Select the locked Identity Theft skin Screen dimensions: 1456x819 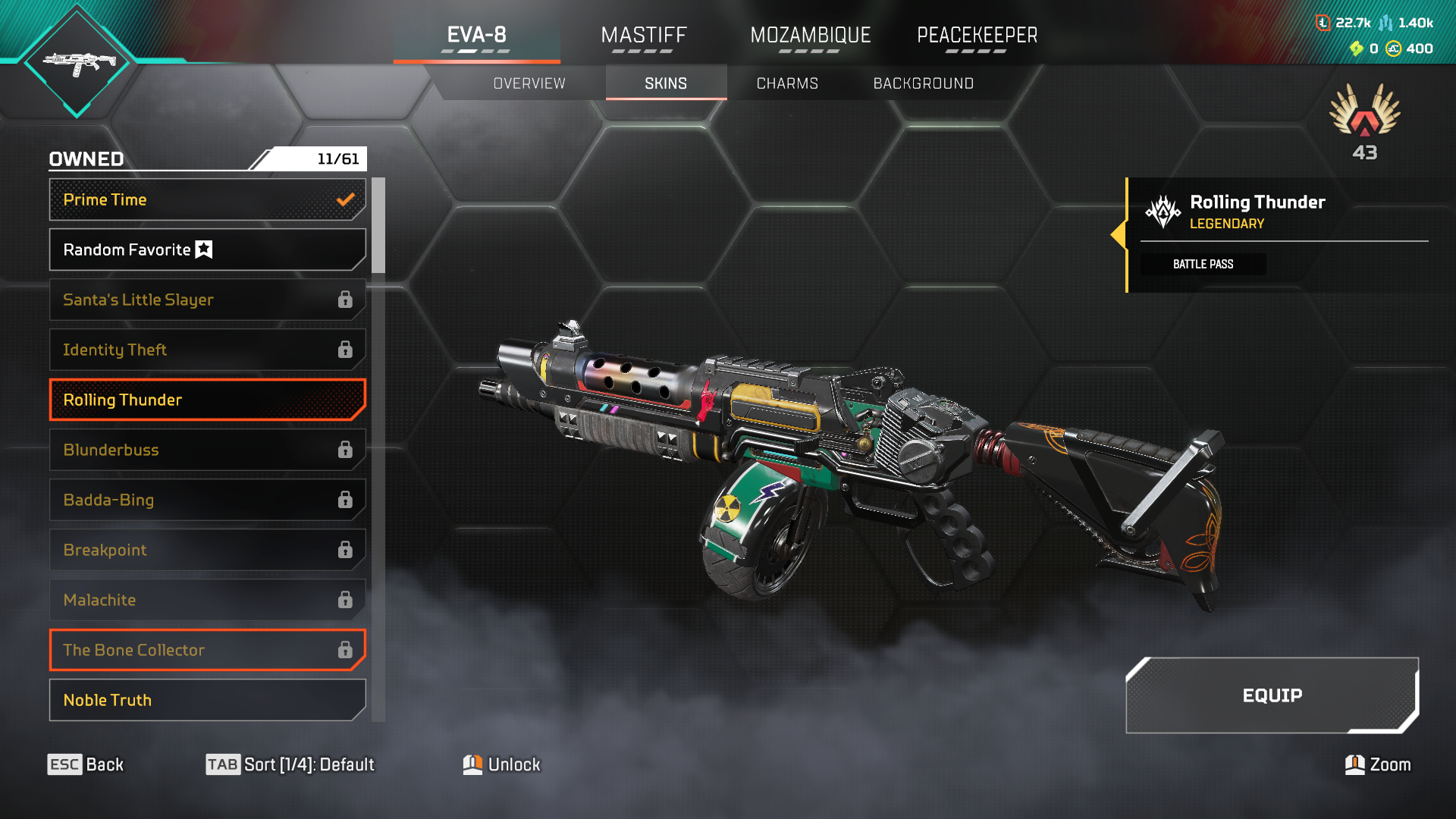click(x=207, y=350)
